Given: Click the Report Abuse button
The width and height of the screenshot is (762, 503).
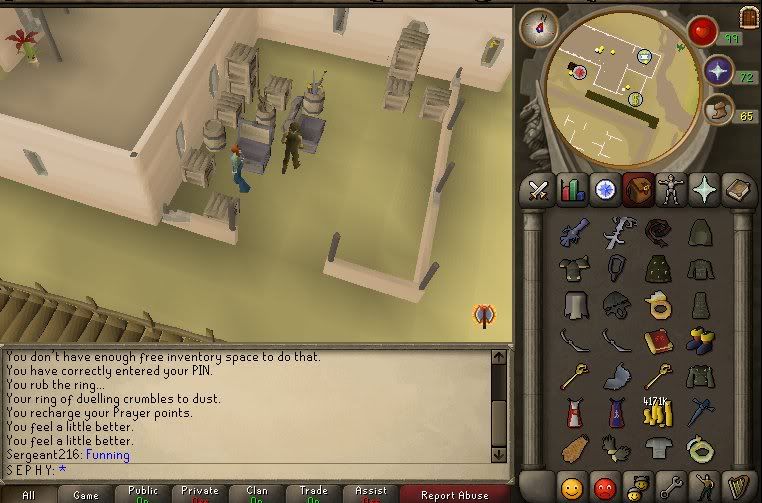Looking at the screenshot, I should pyautogui.click(x=454, y=493).
